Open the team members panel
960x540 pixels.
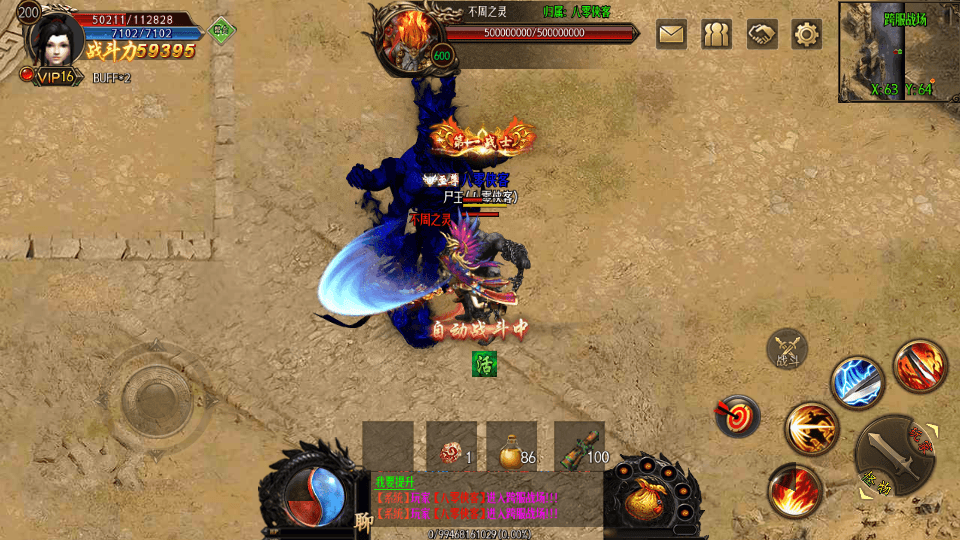716,34
